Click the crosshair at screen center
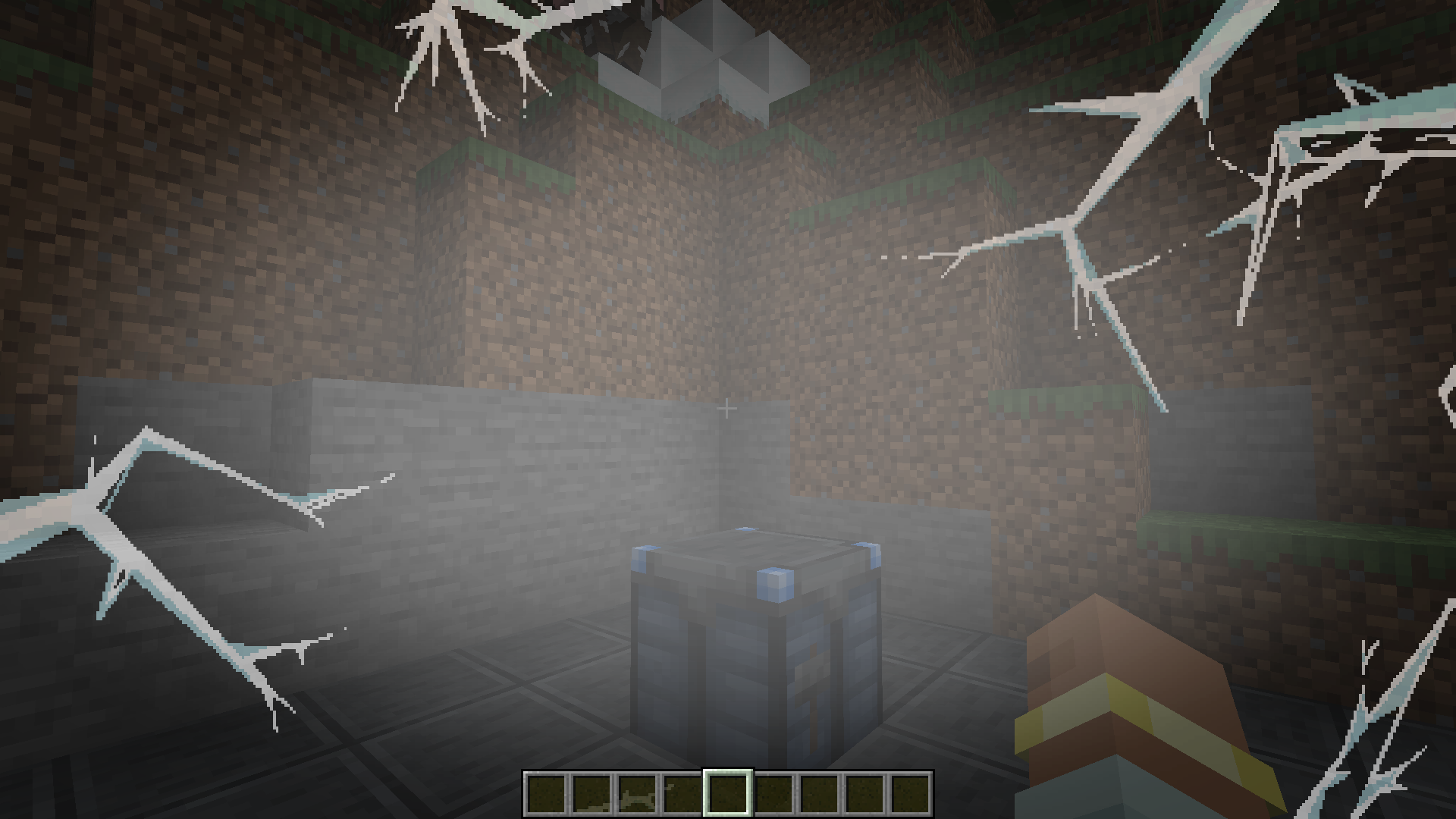Screen dimensions: 1456x819 727,409
